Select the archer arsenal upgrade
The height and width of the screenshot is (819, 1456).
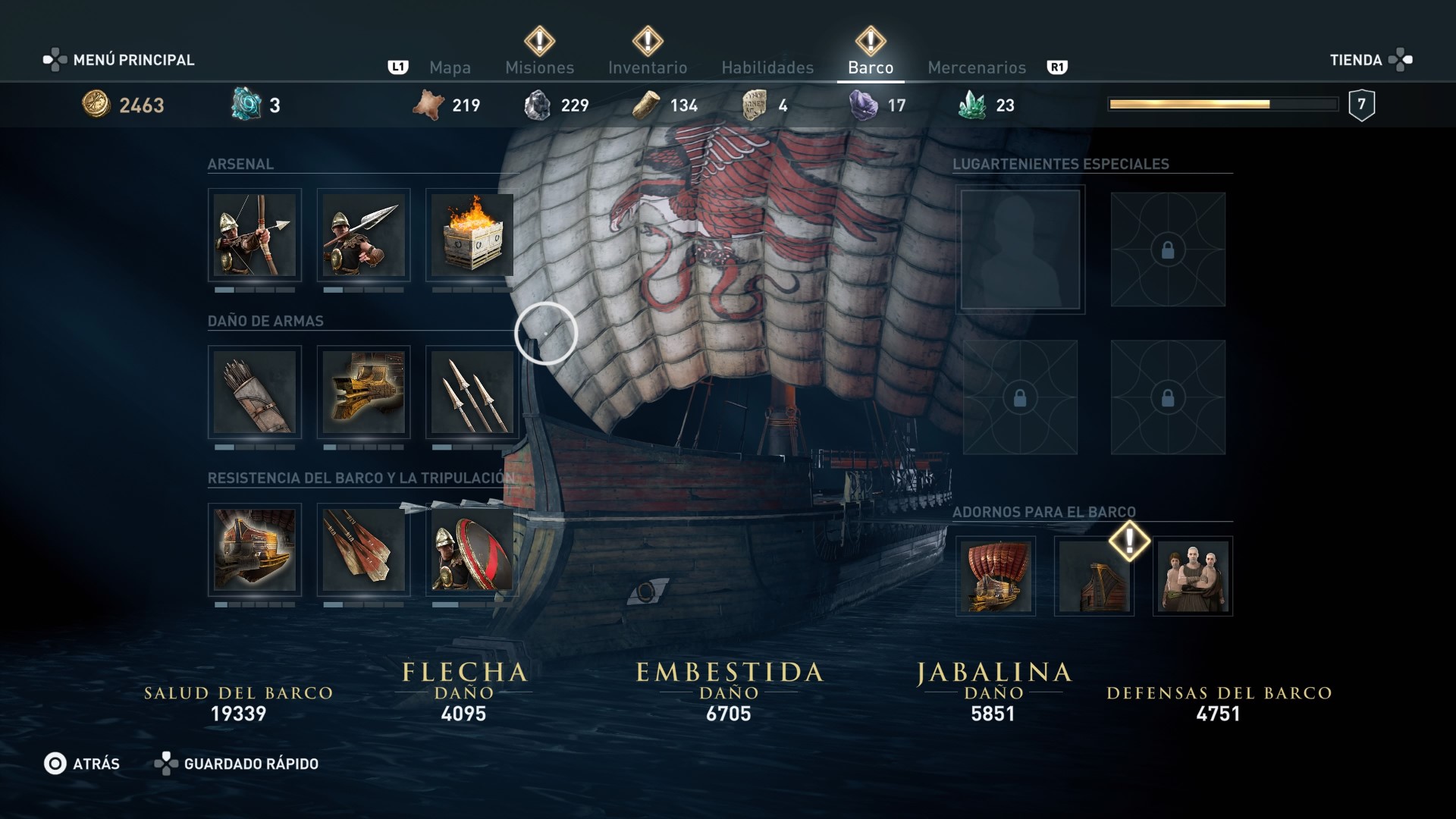click(x=255, y=235)
